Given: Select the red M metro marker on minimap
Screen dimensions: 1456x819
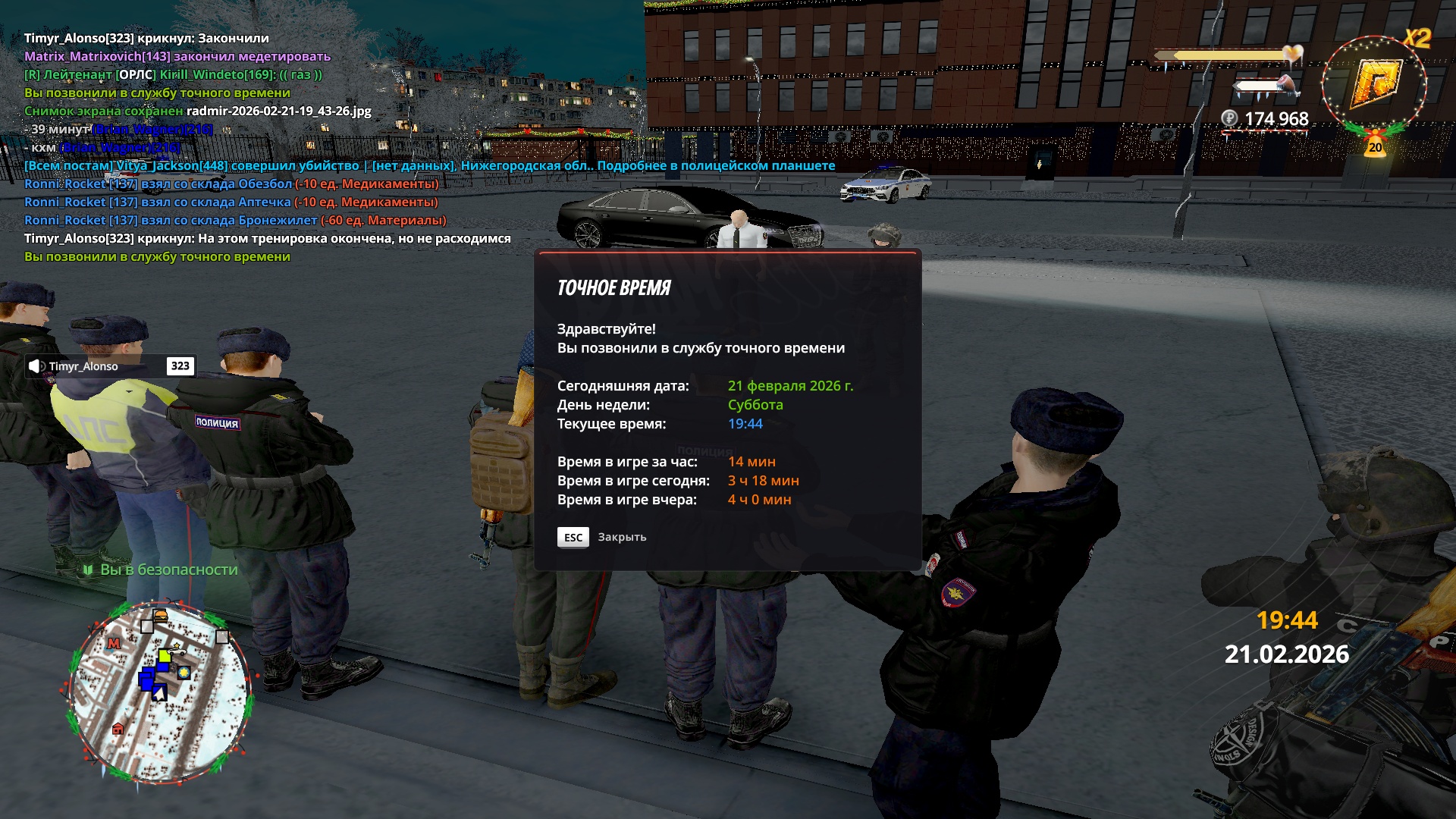Looking at the screenshot, I should coord(114,643).
